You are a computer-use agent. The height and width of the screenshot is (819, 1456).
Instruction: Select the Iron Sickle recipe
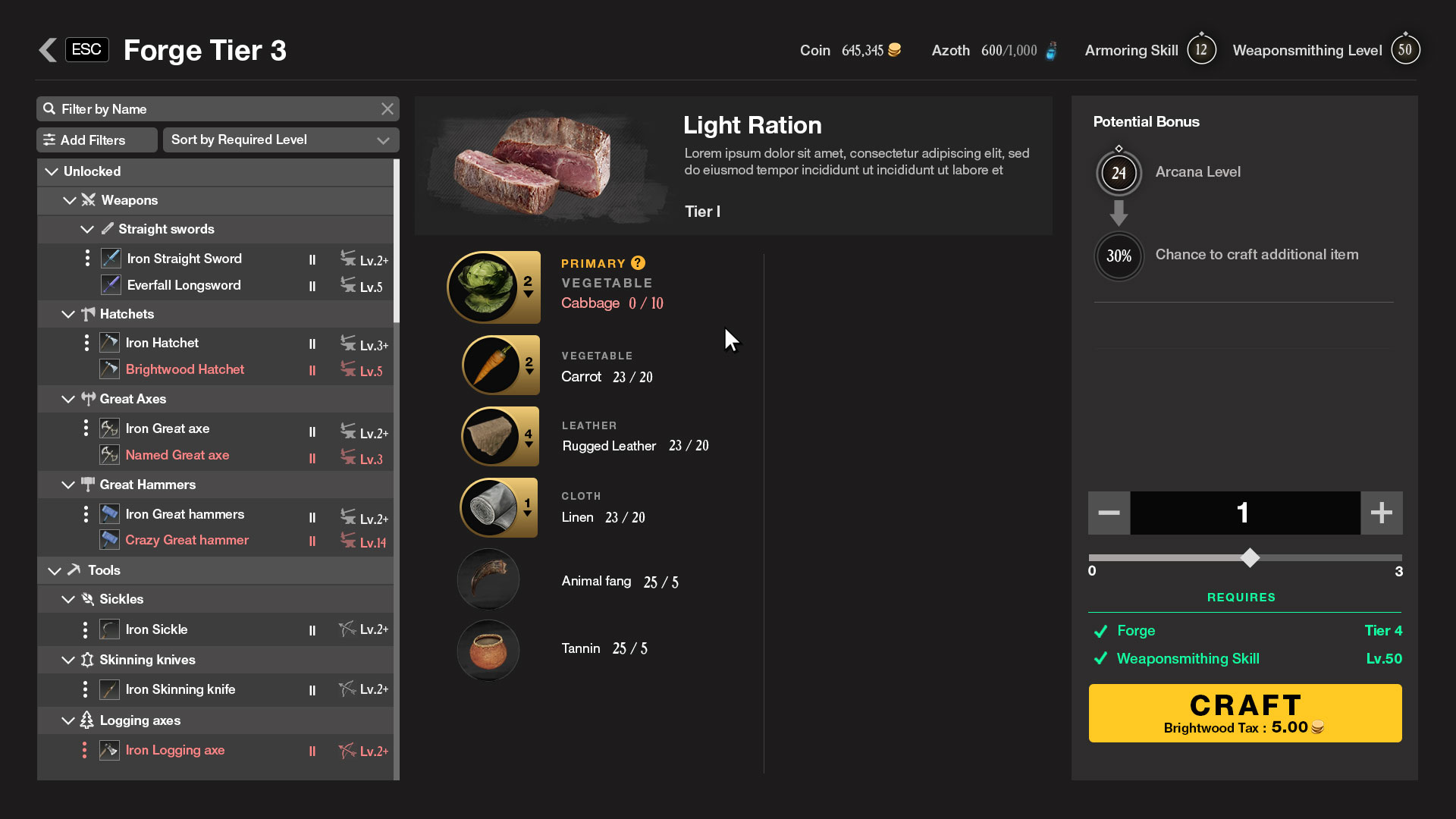(x=156, y=629)
